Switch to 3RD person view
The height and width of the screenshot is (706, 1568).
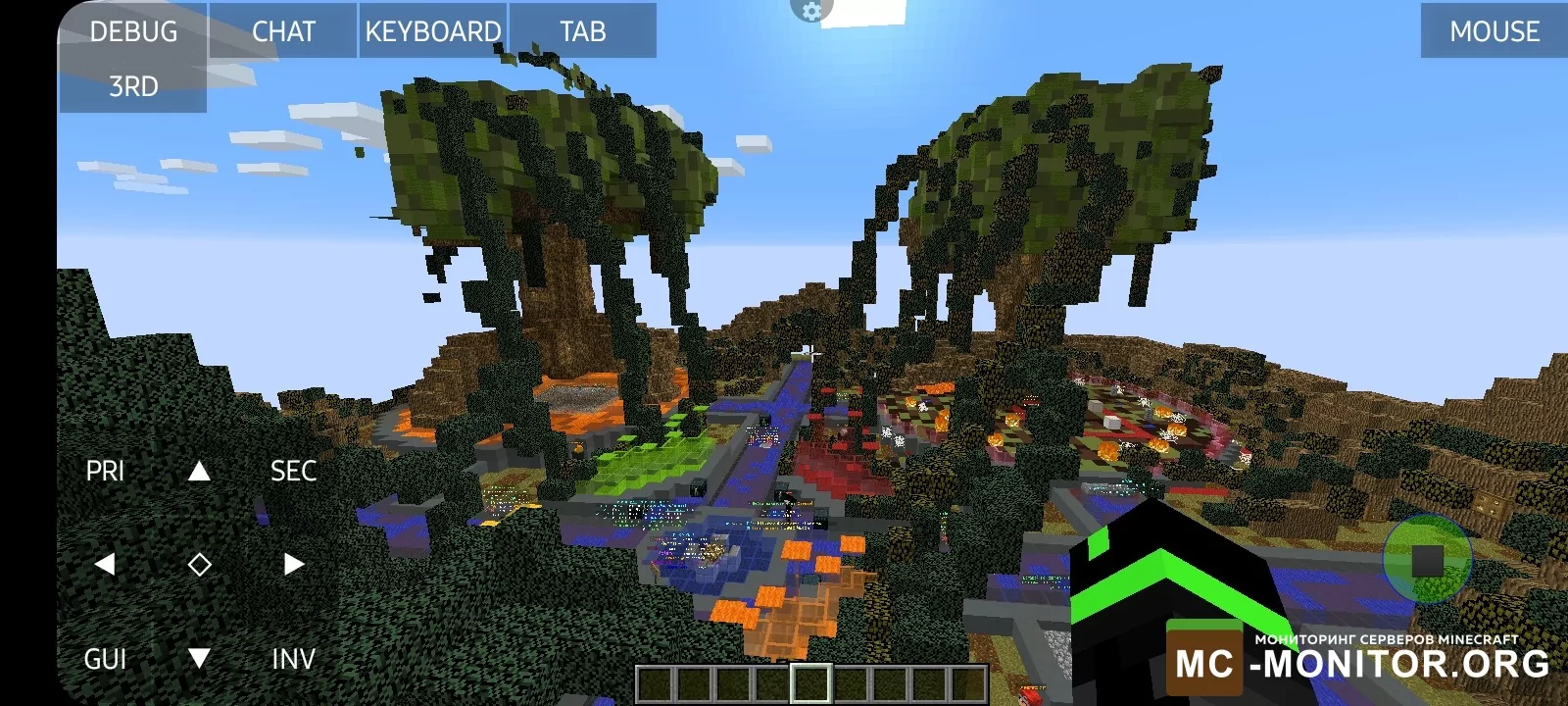click(133, 86)
